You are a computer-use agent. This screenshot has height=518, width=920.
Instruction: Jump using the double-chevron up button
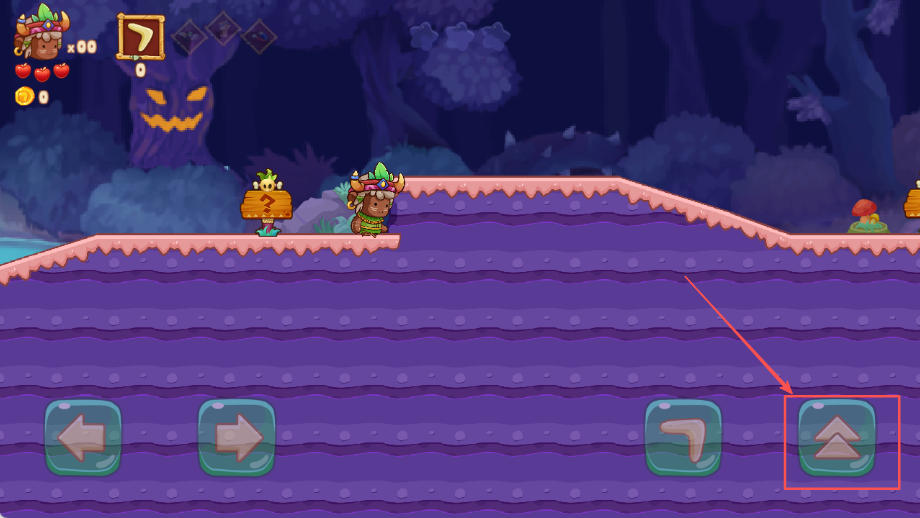[x=837, y=437]
